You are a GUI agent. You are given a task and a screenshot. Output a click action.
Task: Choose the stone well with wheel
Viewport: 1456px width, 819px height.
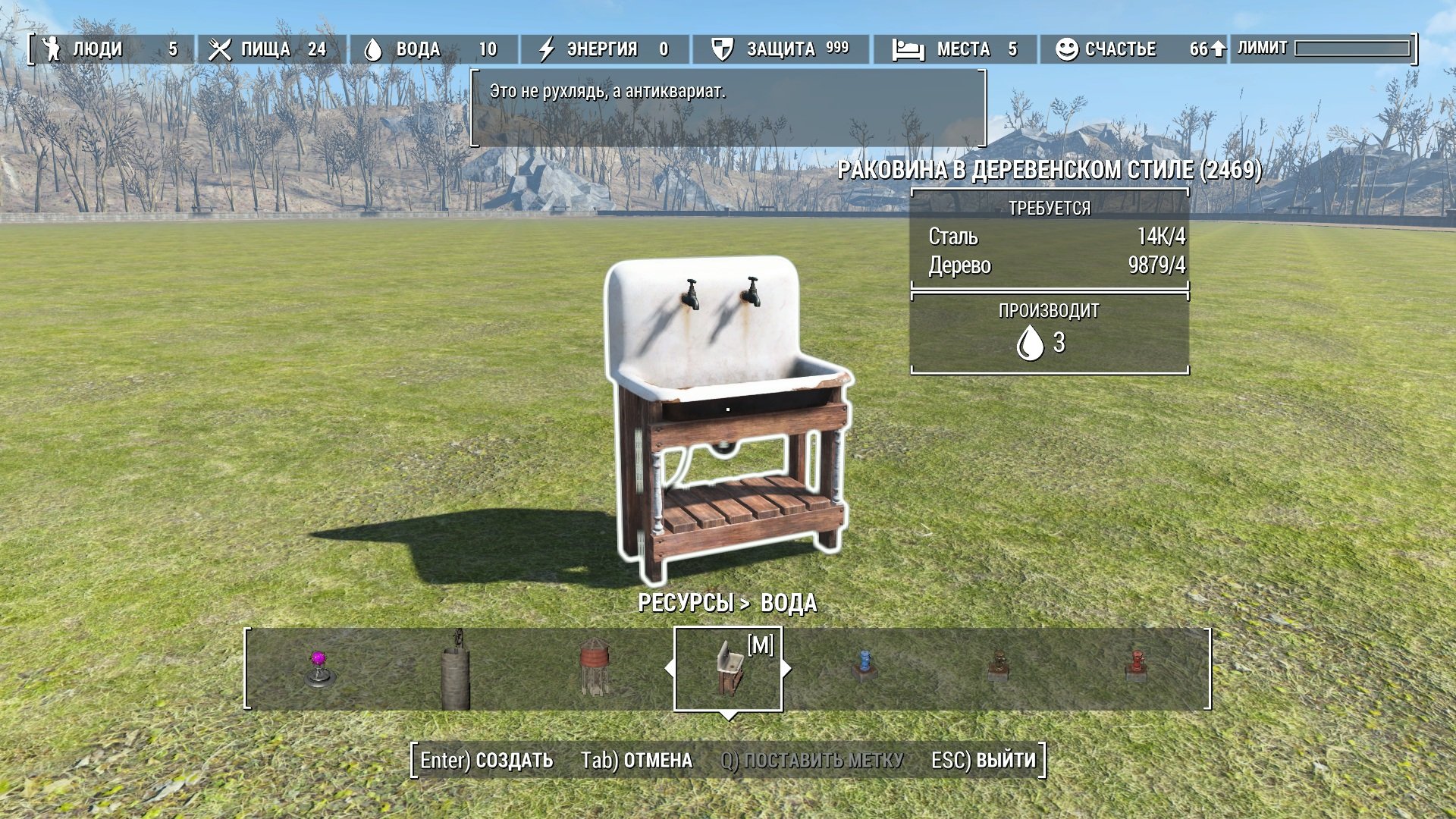455,671
